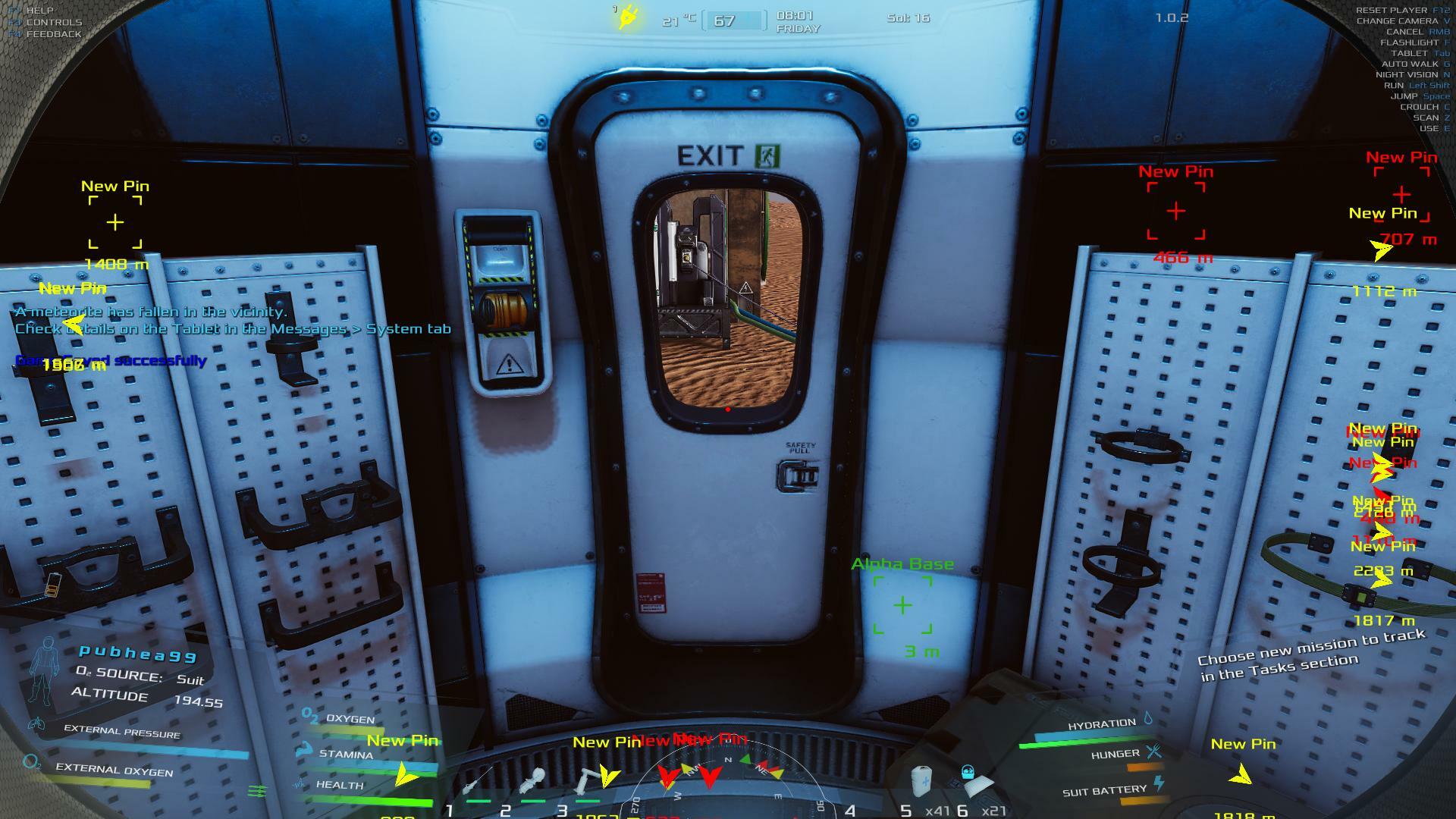Click the 'Choose new mission to track' notice
Image resolution: width=1456 pixels, height=819 pixels.
click(1312, 654)
